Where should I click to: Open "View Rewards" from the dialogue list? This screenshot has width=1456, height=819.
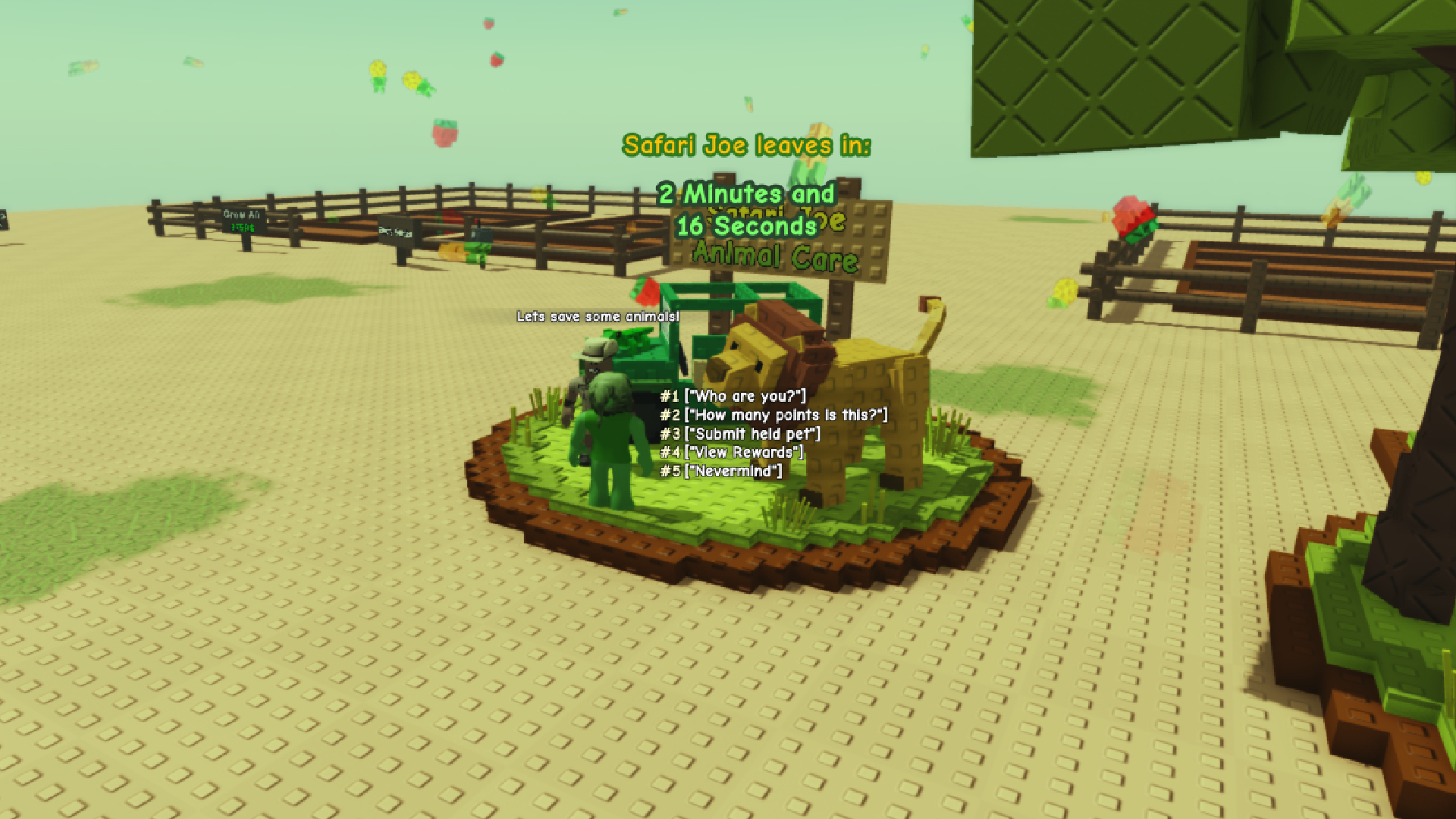732,453
